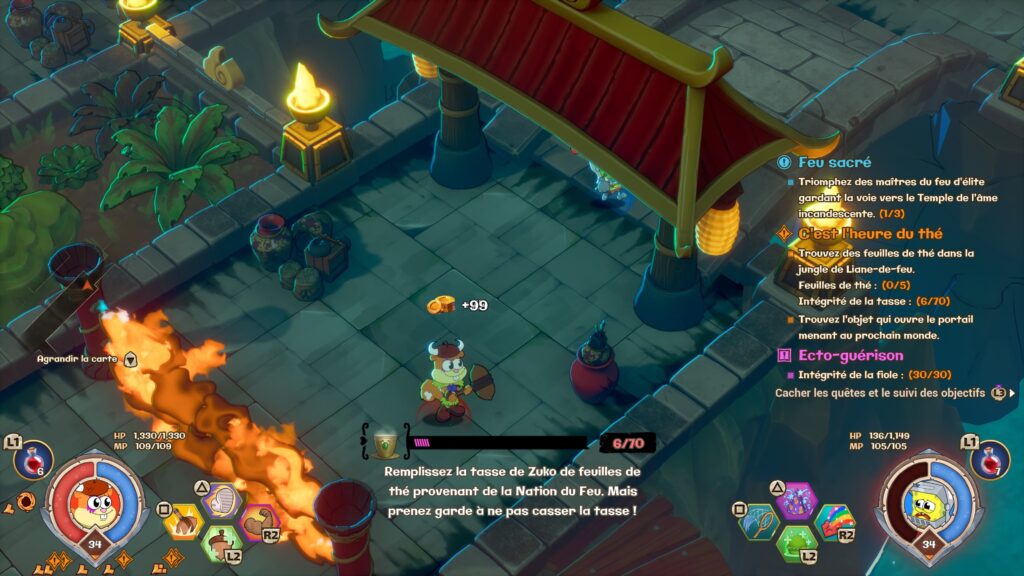Click the teacup icon beside the integrity bar
Screen dimensions: 1024x576
[386, 444]
